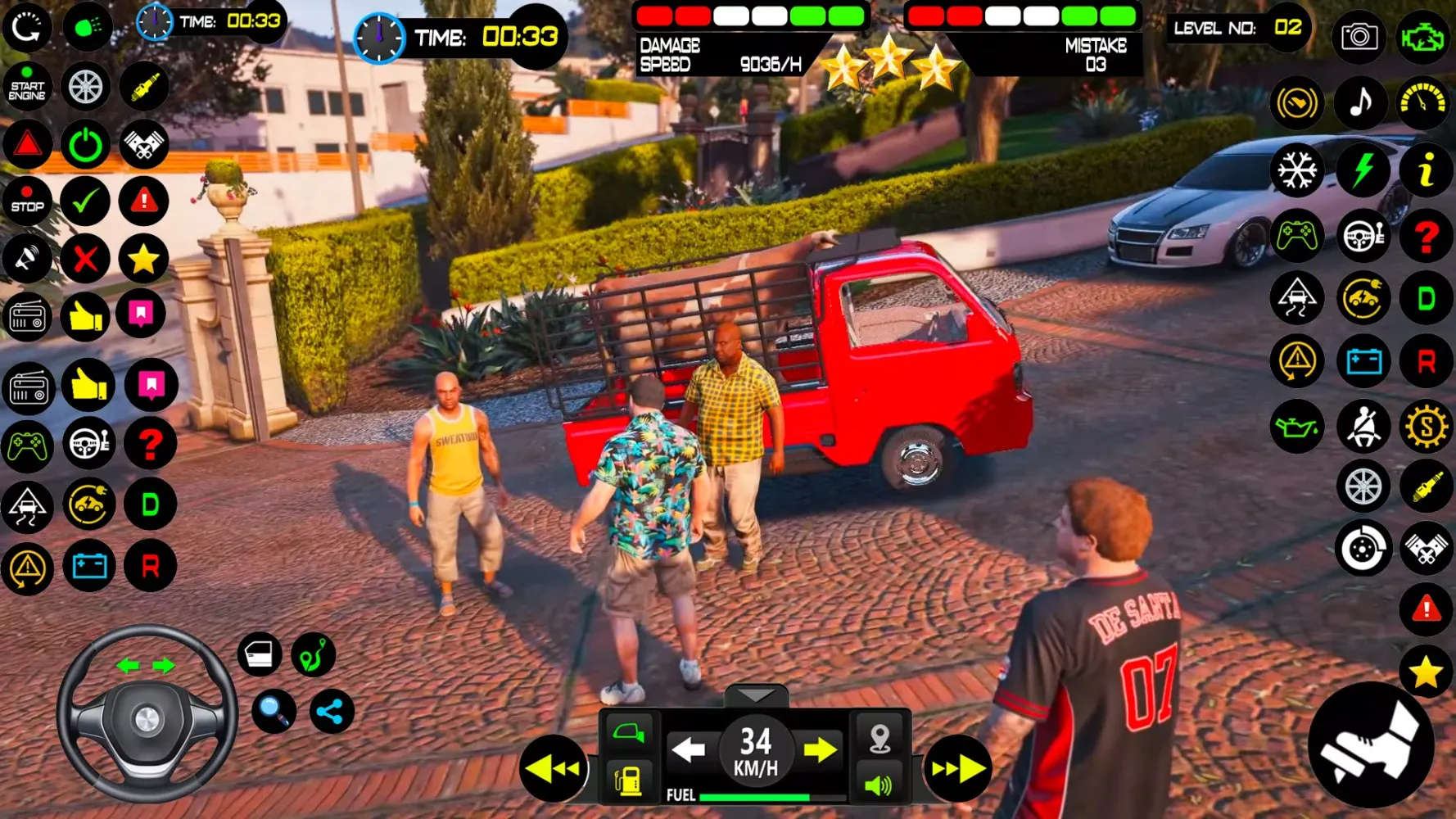Select the green checkmark icon
This screenshot has height=819, width=1456.
85,201
